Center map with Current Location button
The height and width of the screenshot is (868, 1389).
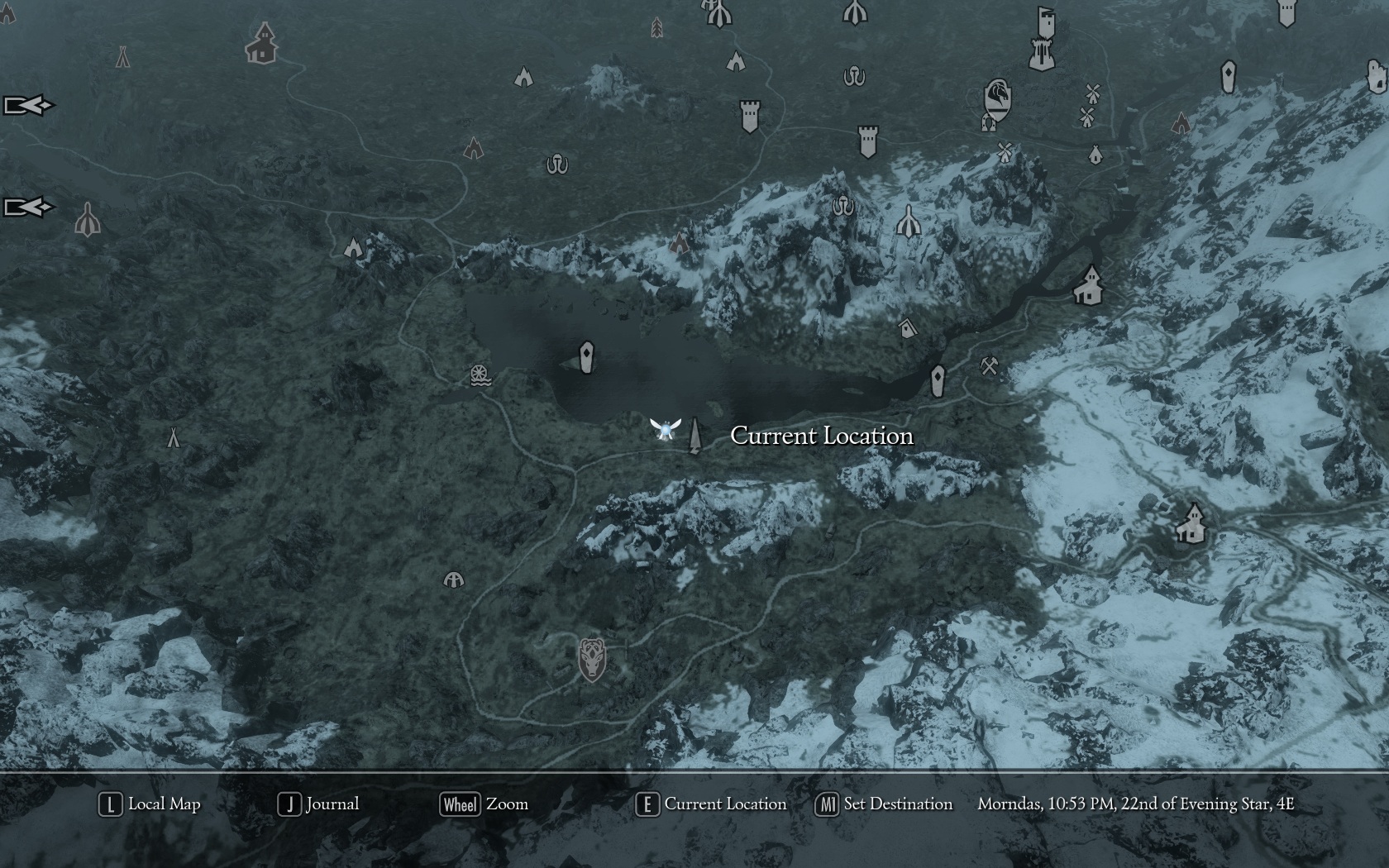point(711,804)
